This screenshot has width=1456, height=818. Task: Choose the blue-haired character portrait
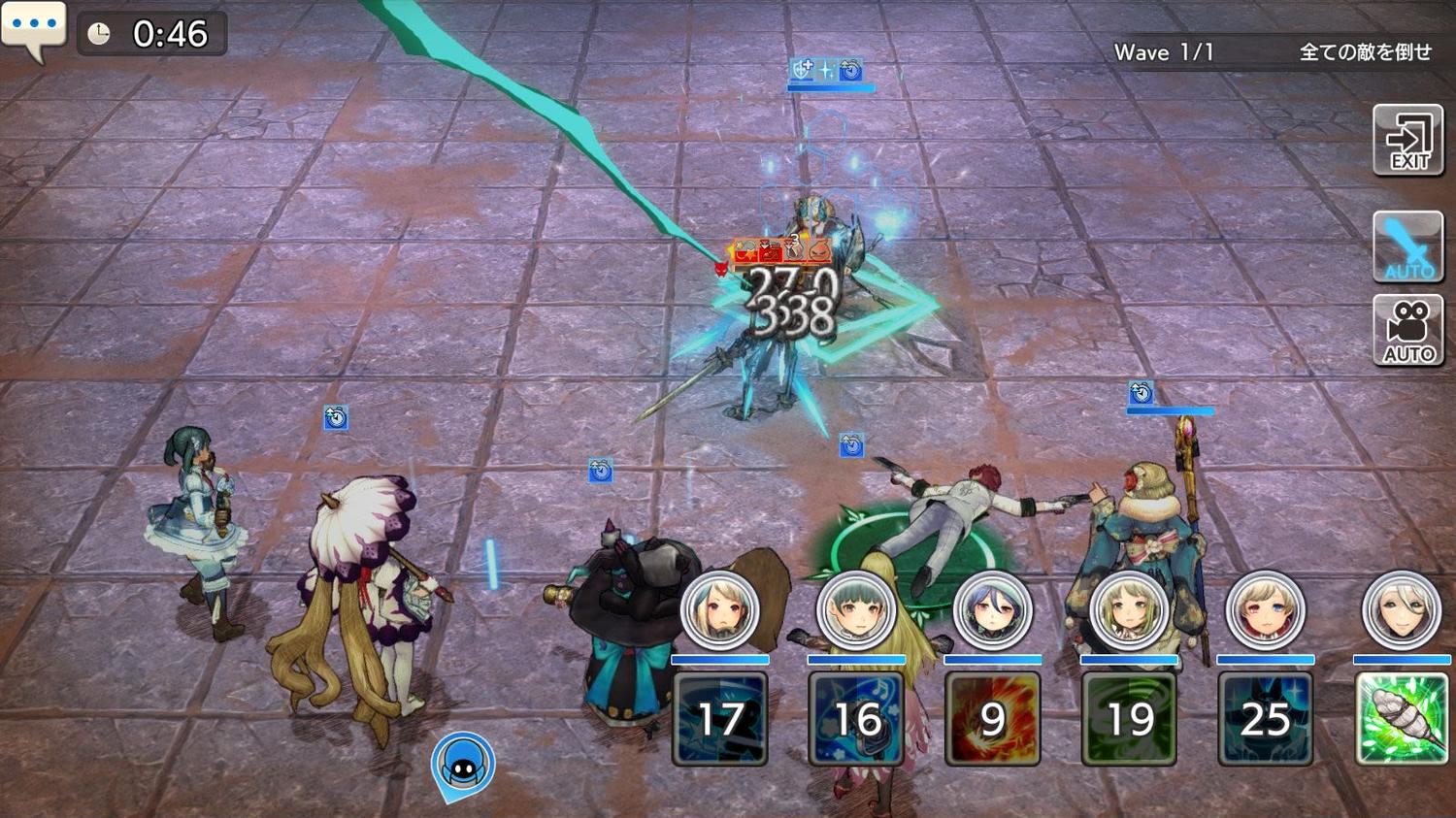(992, 611)
